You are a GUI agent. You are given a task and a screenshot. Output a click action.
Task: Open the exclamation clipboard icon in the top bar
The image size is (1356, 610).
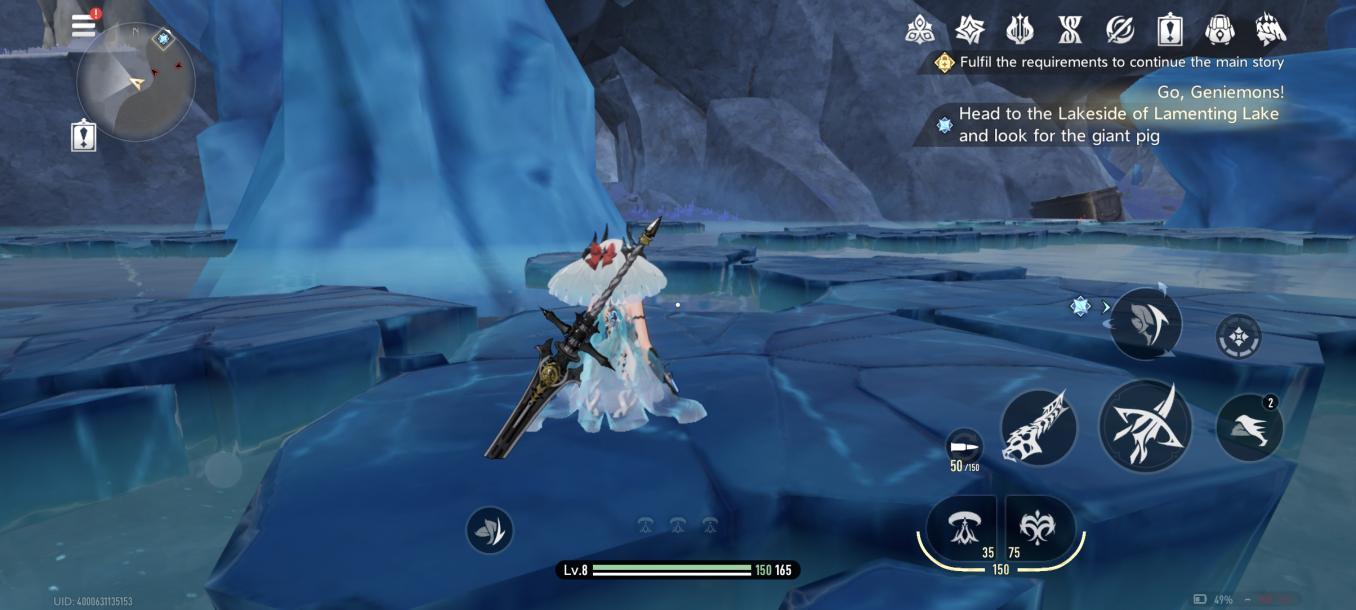coord(1169,30)
